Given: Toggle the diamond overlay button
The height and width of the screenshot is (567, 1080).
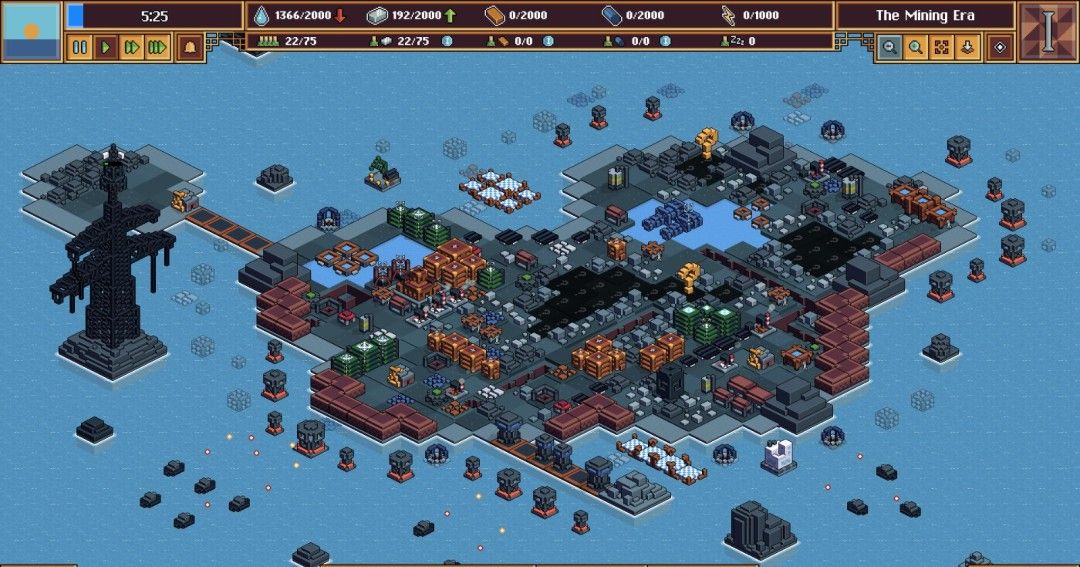Looking at the screenshot, I should (x=1000, y=47).
